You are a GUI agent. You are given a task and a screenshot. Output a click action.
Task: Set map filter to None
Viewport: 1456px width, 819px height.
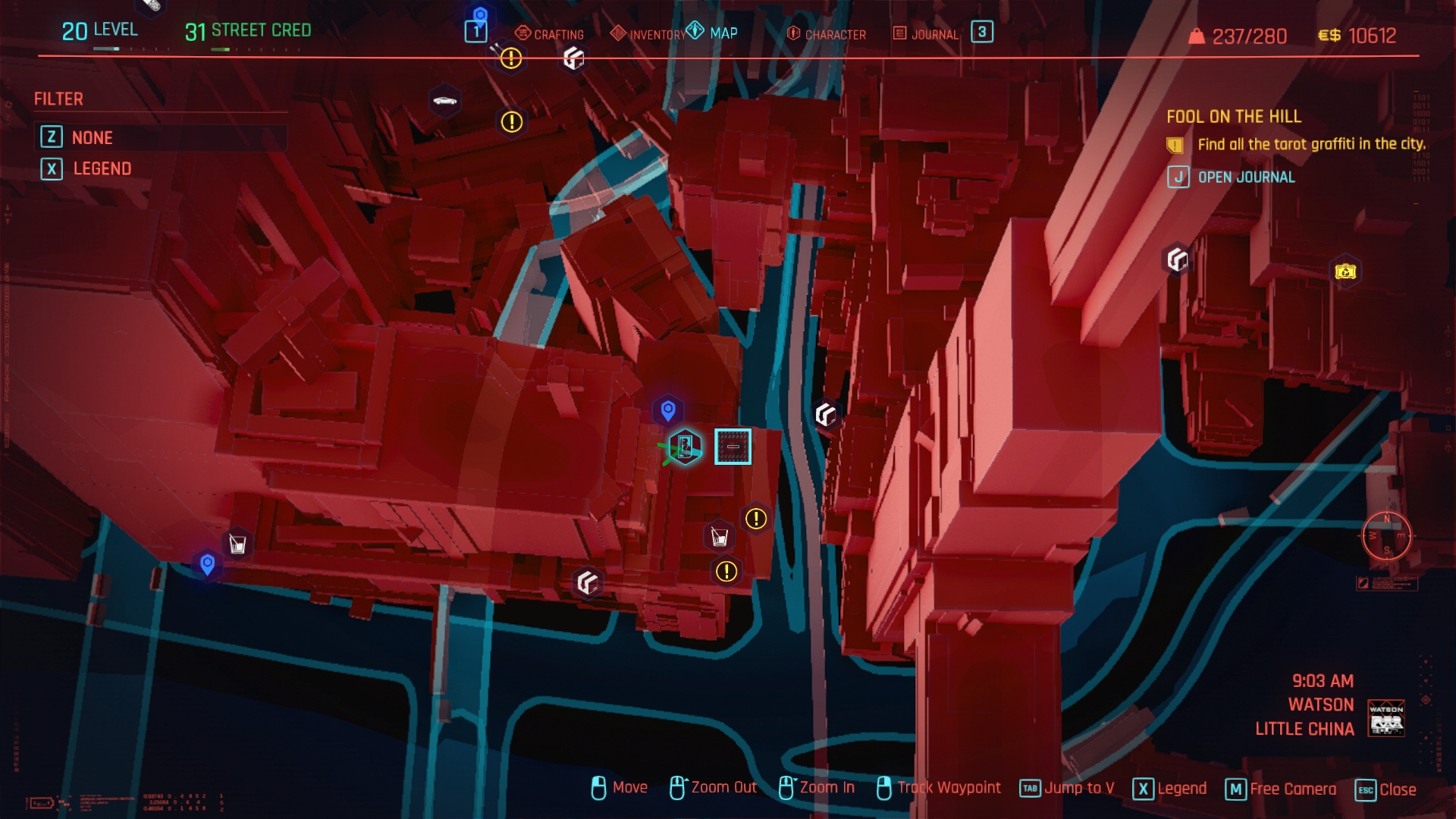92,137
